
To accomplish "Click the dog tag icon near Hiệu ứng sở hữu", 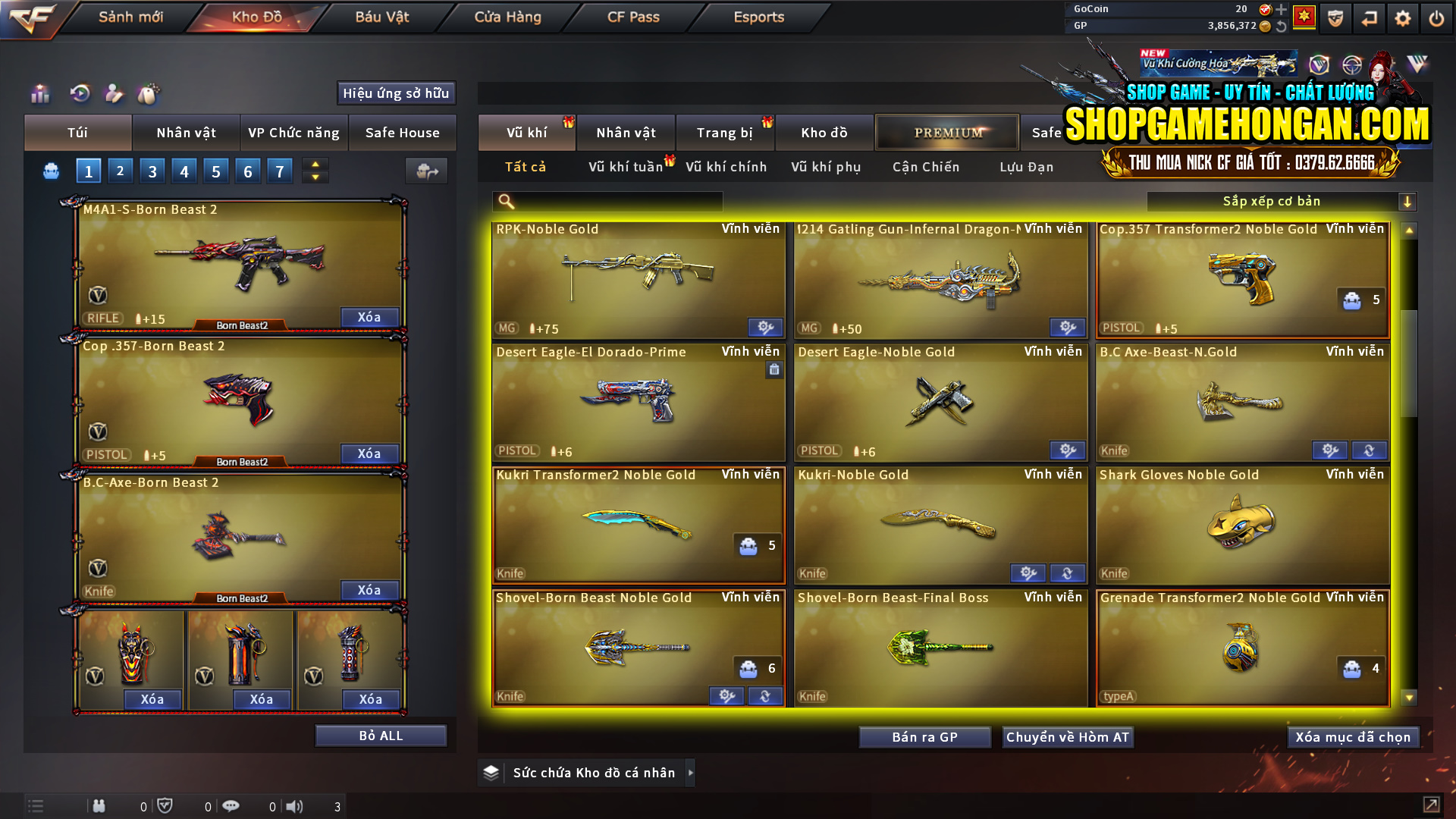I will click(149, 93).
